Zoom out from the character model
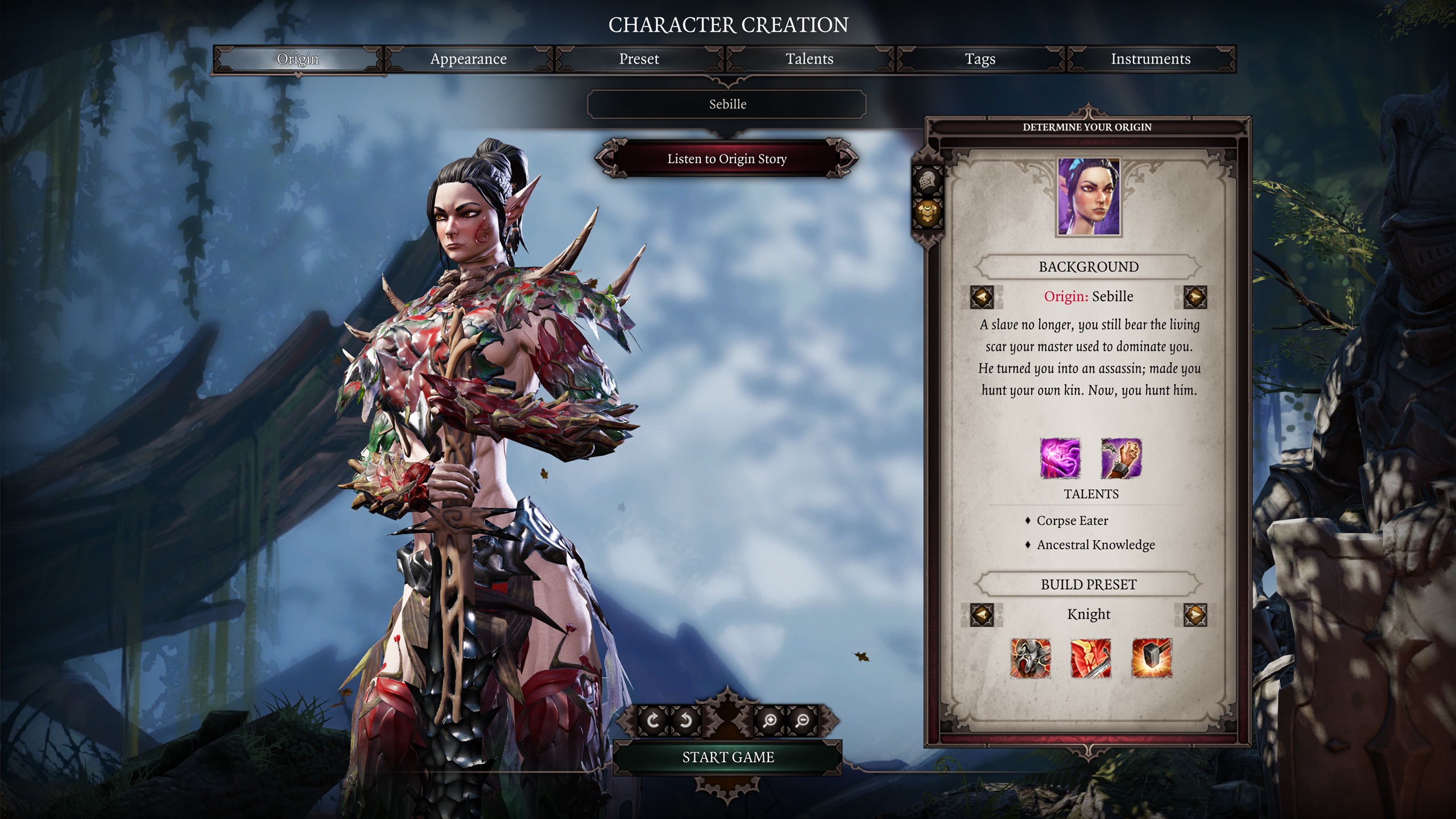 point(803,721)
